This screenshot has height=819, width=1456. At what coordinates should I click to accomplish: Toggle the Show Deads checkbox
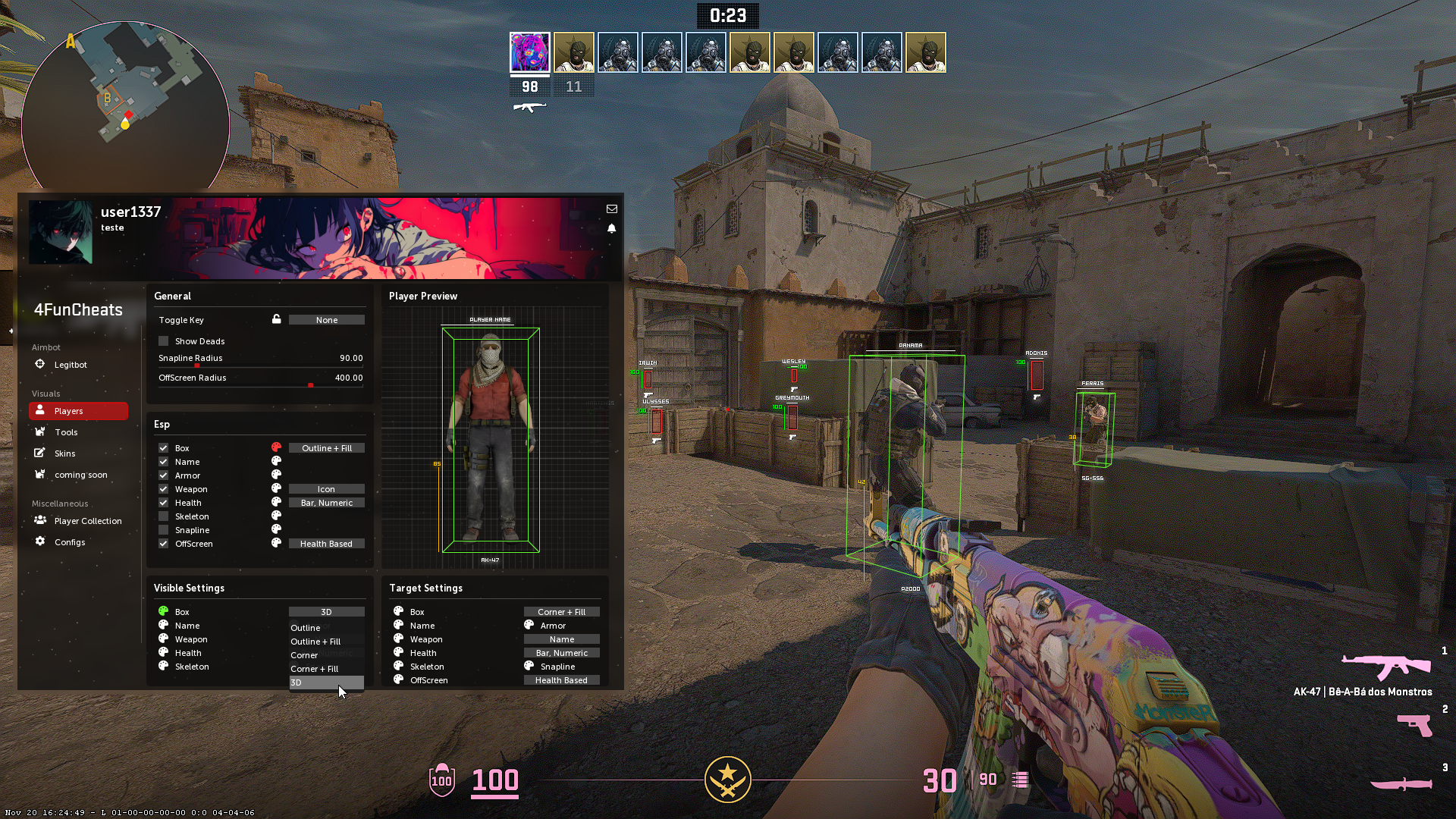(x=164, y=341)
